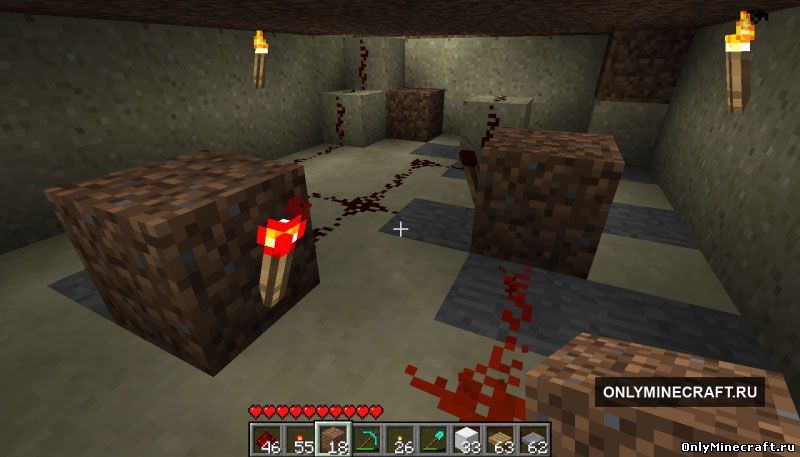Select the white block stack of 33

[x=467, y=439]
